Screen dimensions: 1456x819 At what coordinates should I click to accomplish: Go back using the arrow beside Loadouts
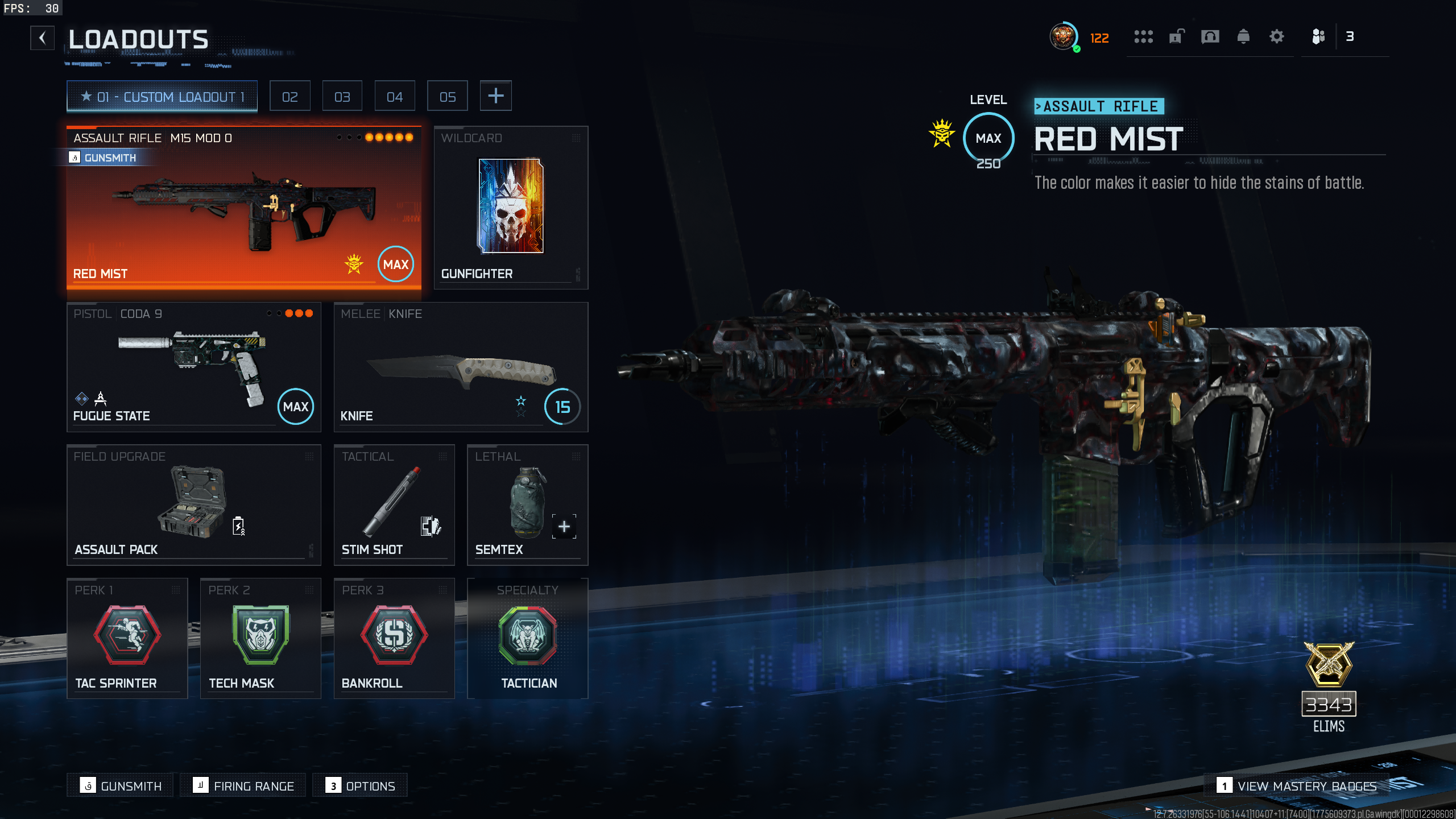pos(43,38)
